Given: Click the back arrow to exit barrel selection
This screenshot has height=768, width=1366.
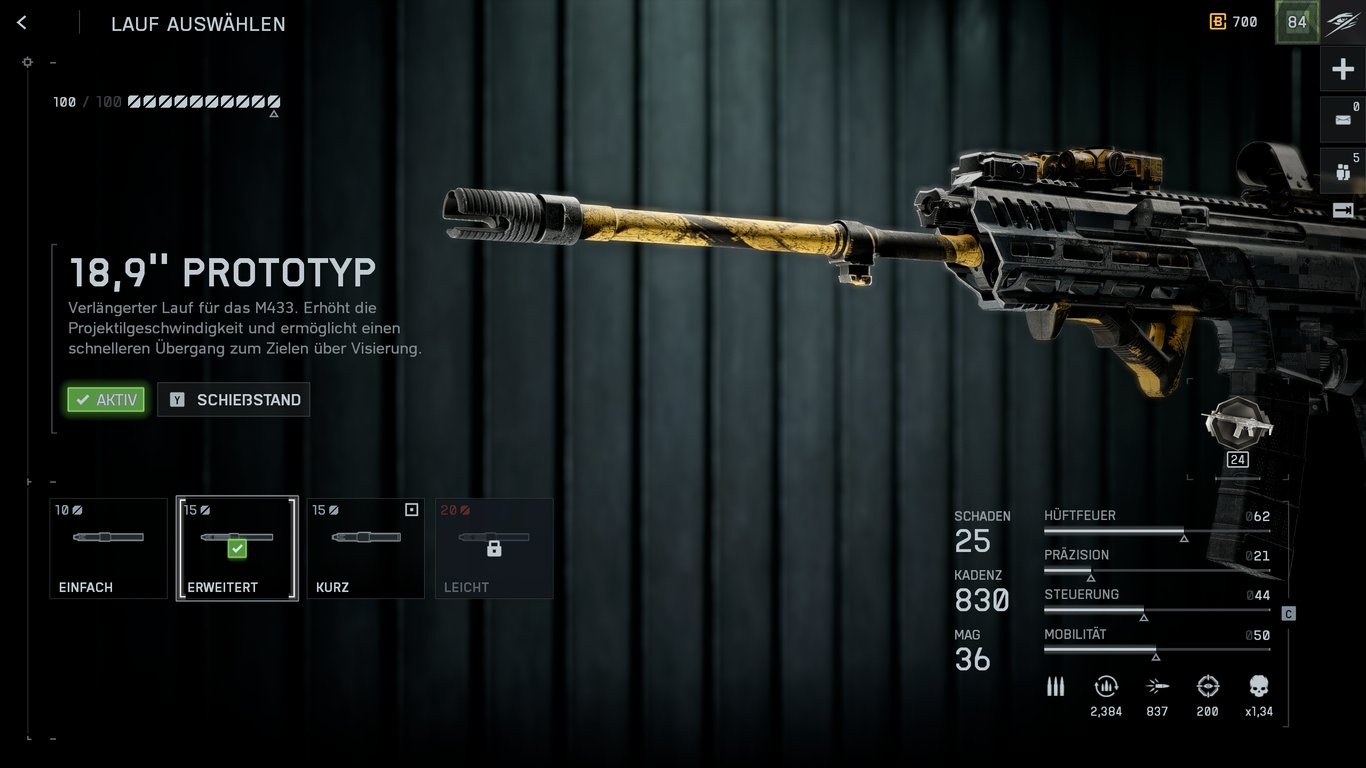Looking at the screenshot, I should 21,21.
